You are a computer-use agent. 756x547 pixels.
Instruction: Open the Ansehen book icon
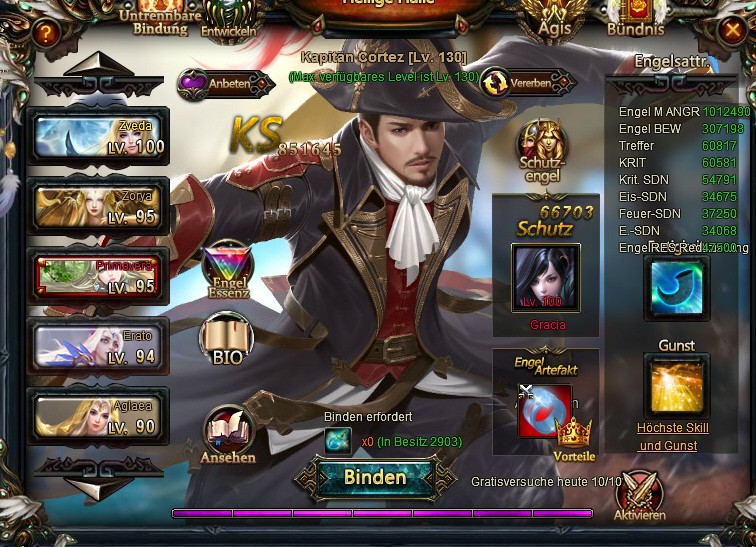[x=228, y=433]
